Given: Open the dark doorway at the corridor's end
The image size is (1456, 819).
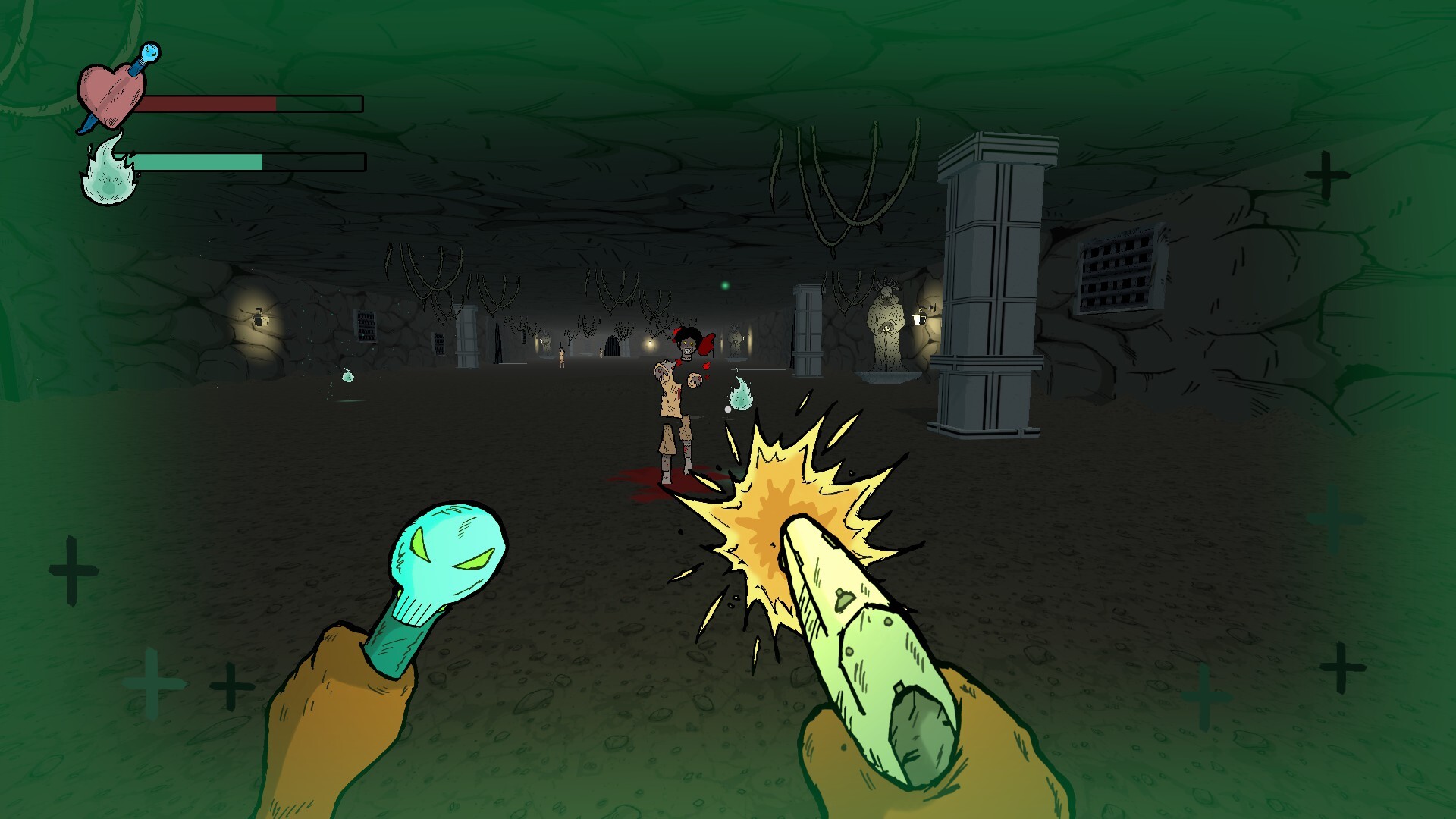Looking at the screenshot, I should click(x=611, y=345).
